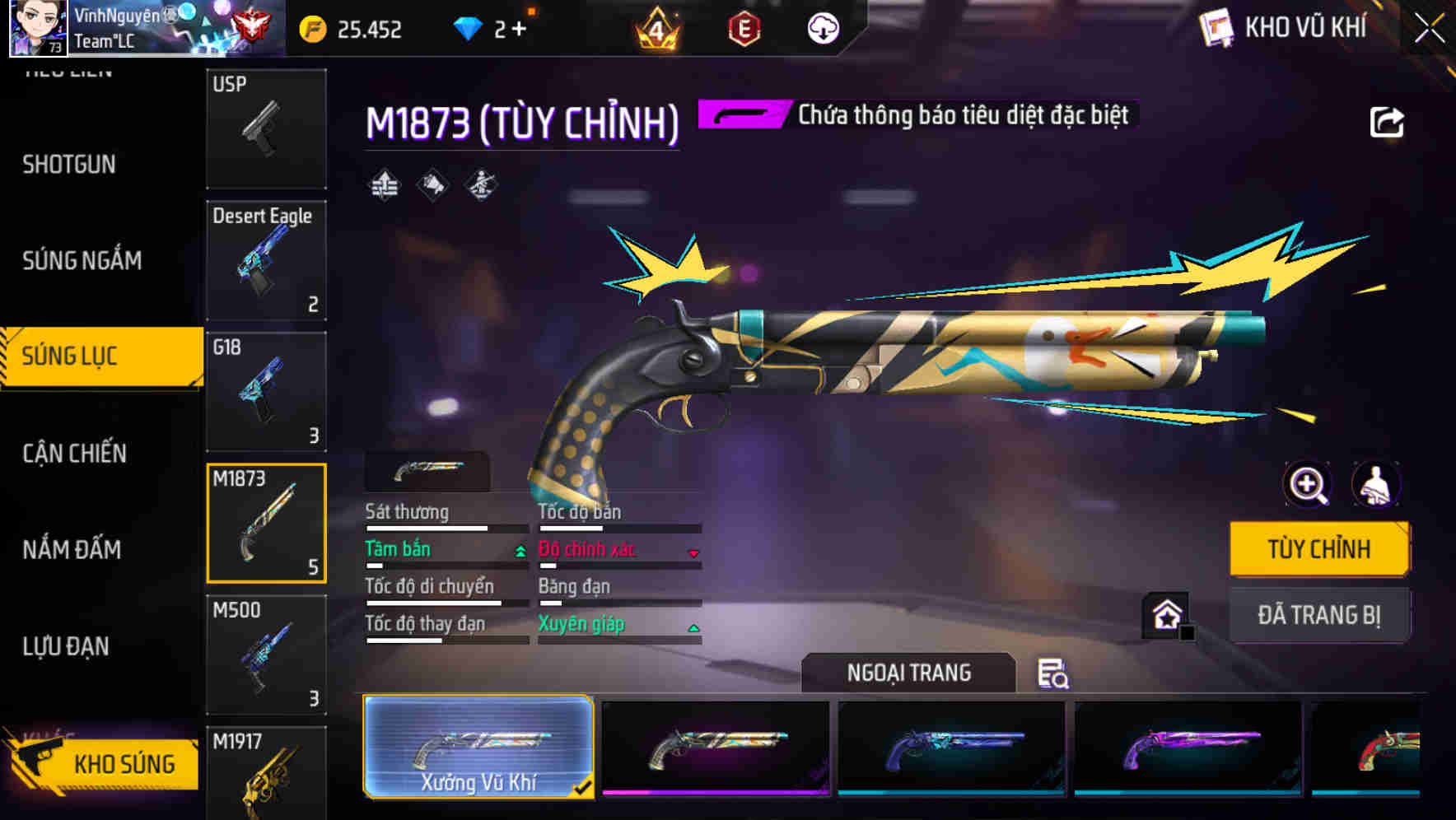
Task: Click the ĐÃ TRANG BỊ button
Action: pos(1318,614)
